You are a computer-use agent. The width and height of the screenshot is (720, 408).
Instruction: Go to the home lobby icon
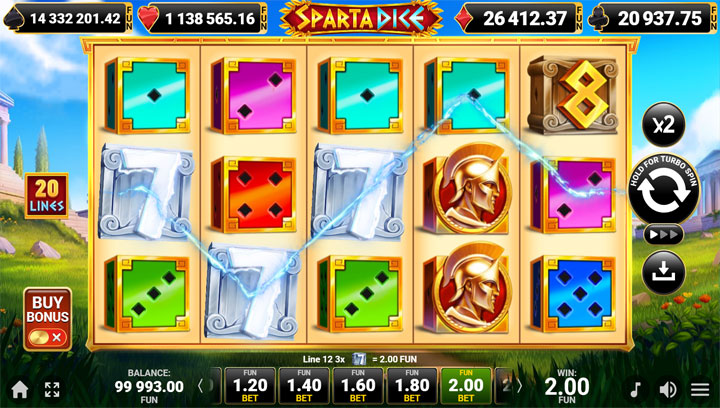tap(19, 389)
